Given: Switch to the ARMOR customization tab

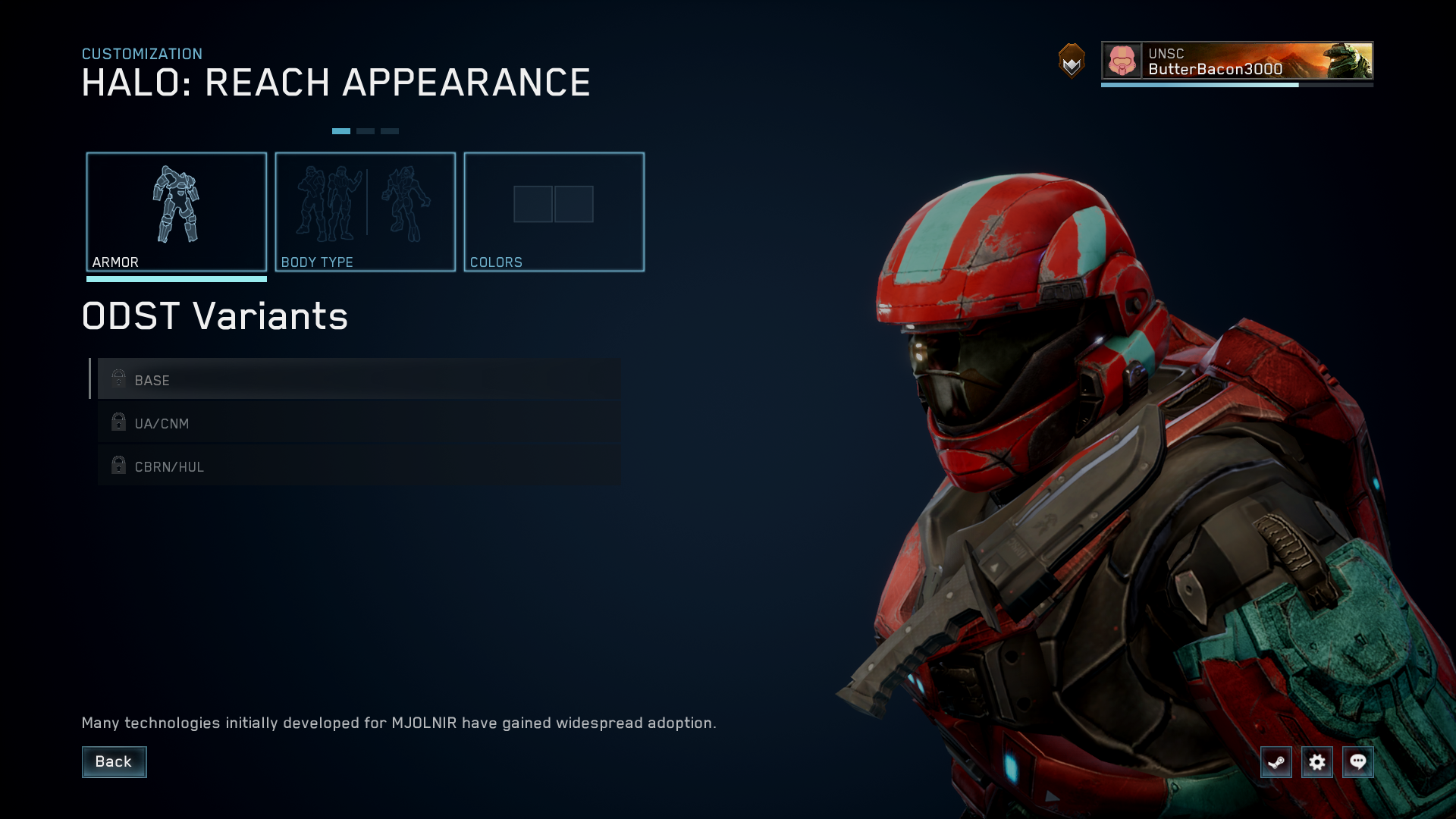Looking at the screenshot, I should 177,212.
